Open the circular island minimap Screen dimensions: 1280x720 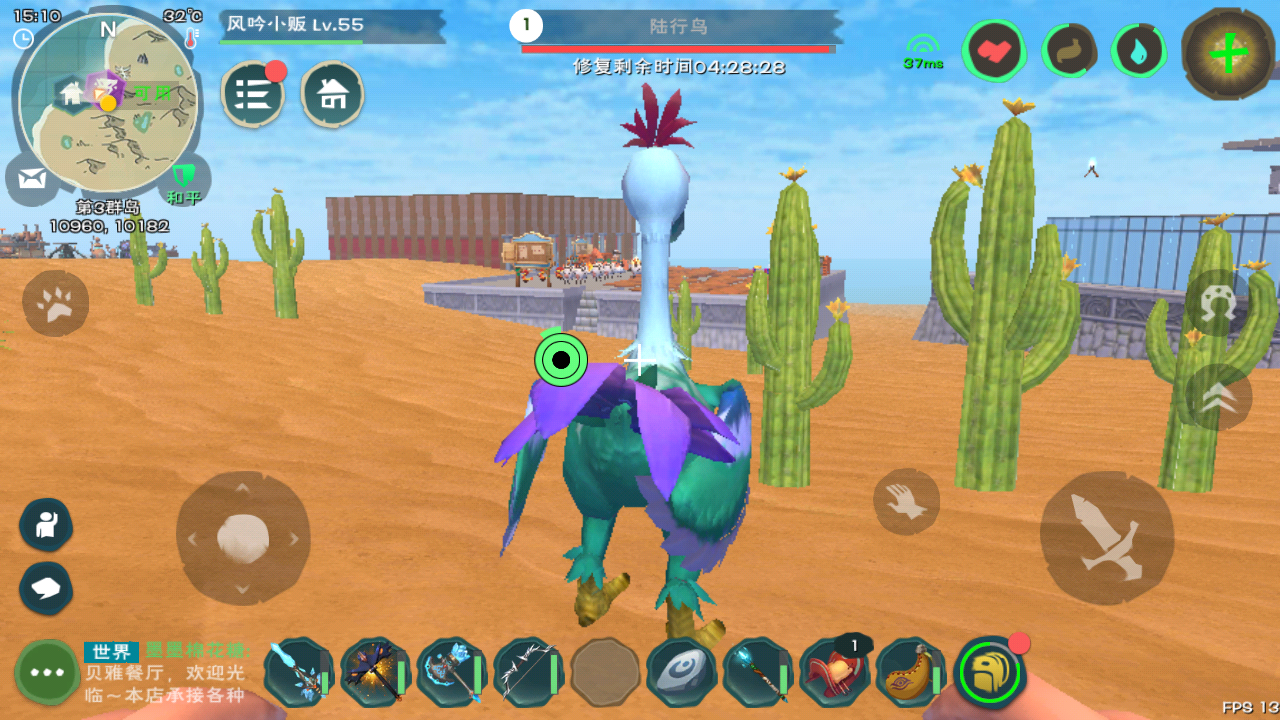[x=108, y=103]
